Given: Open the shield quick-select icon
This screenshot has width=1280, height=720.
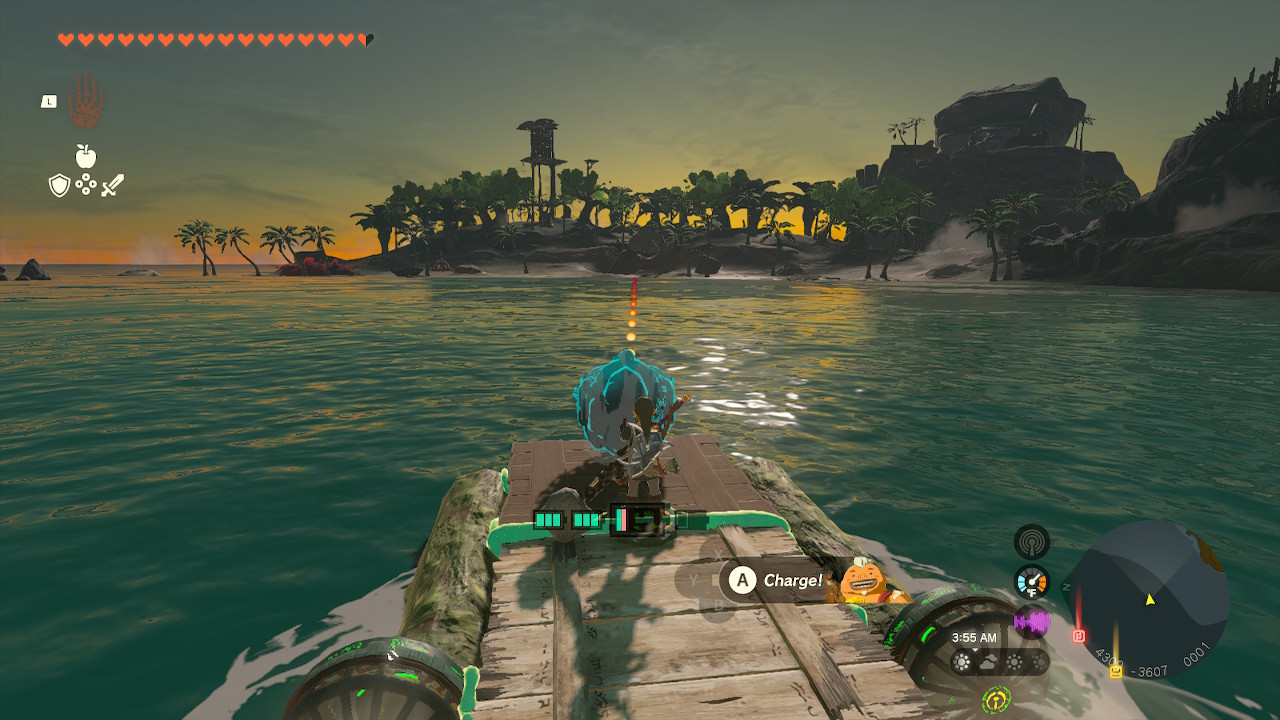Looking at the screenshot, I should [59, 185].
